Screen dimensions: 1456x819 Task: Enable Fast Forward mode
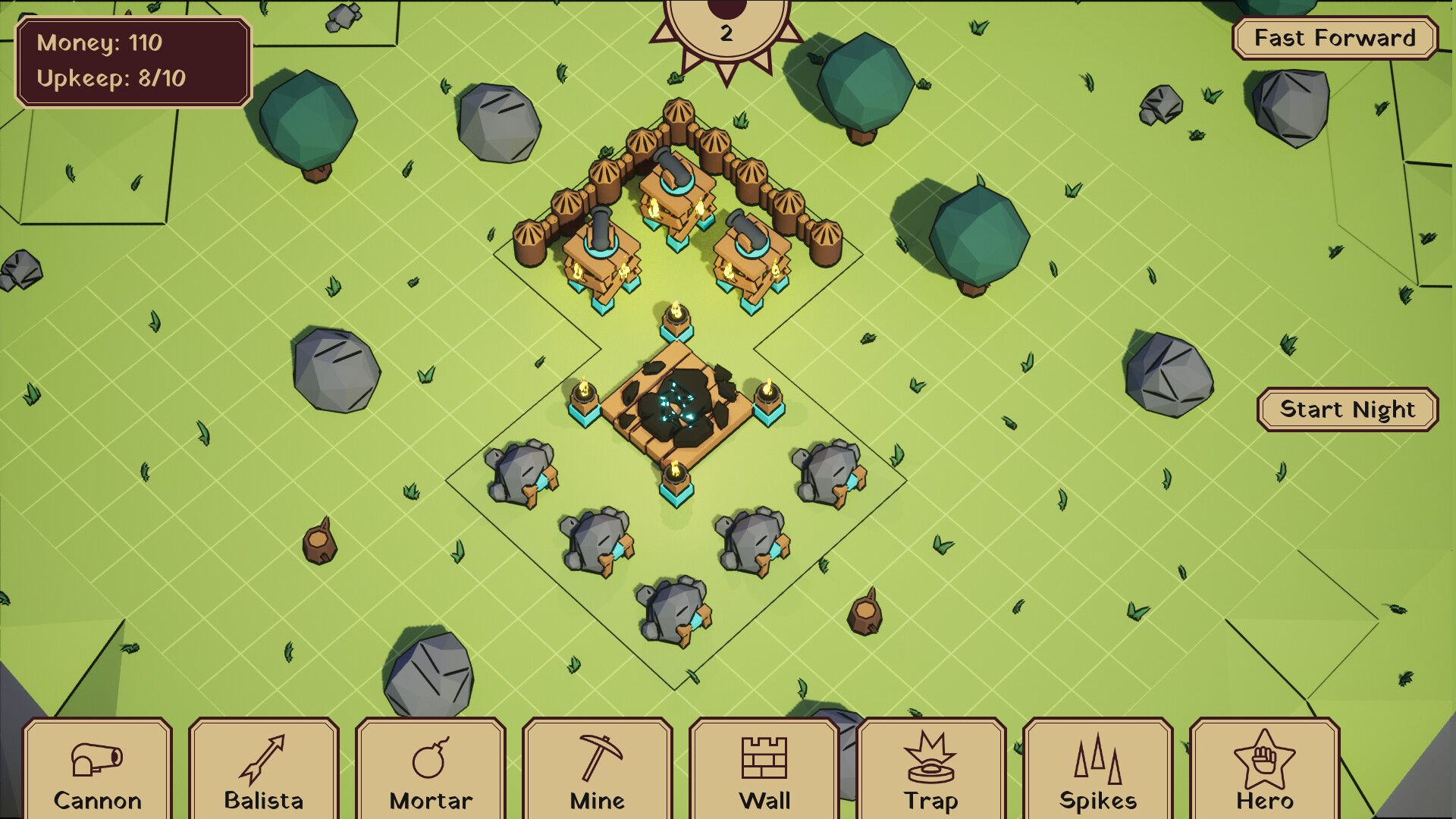pos(1333,37)
